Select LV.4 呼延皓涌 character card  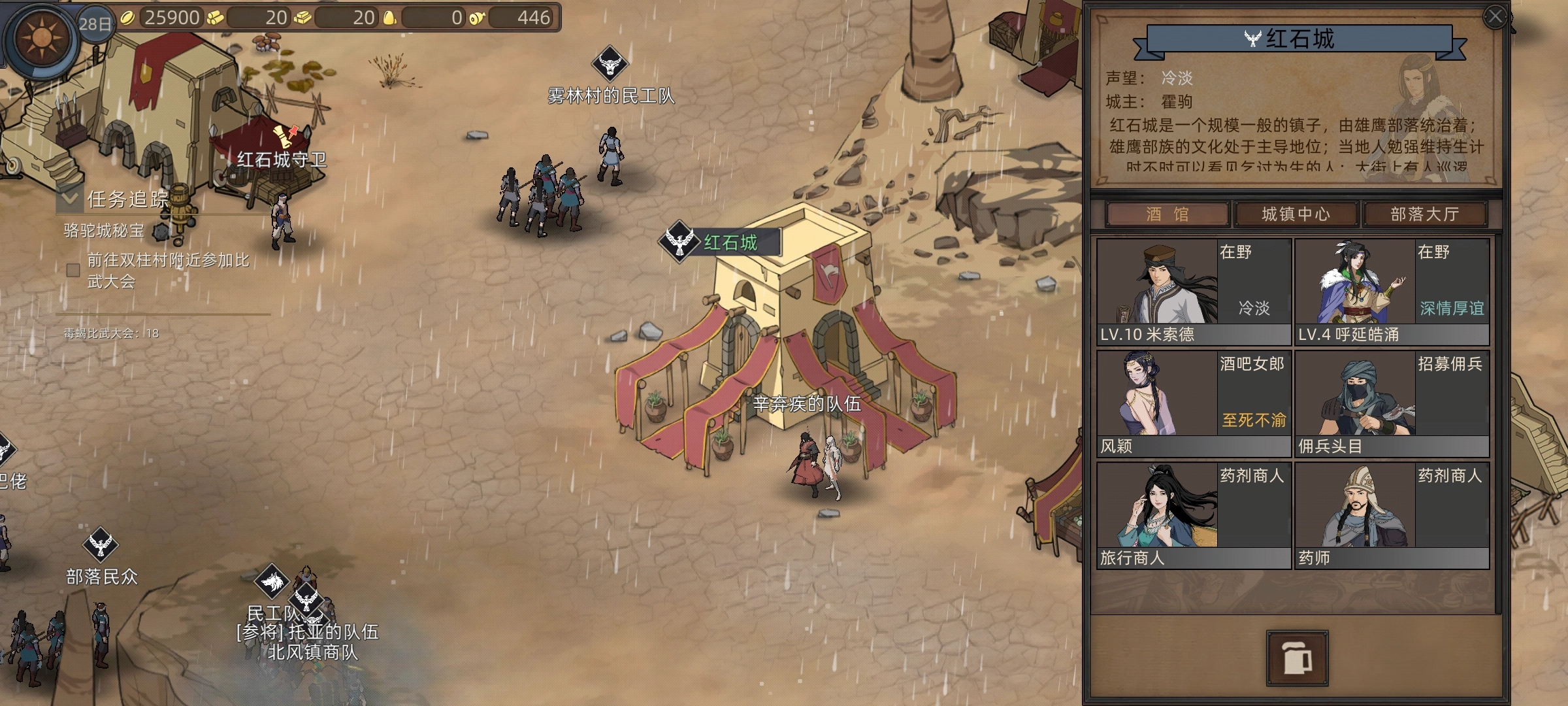(x=1392, y=292)
